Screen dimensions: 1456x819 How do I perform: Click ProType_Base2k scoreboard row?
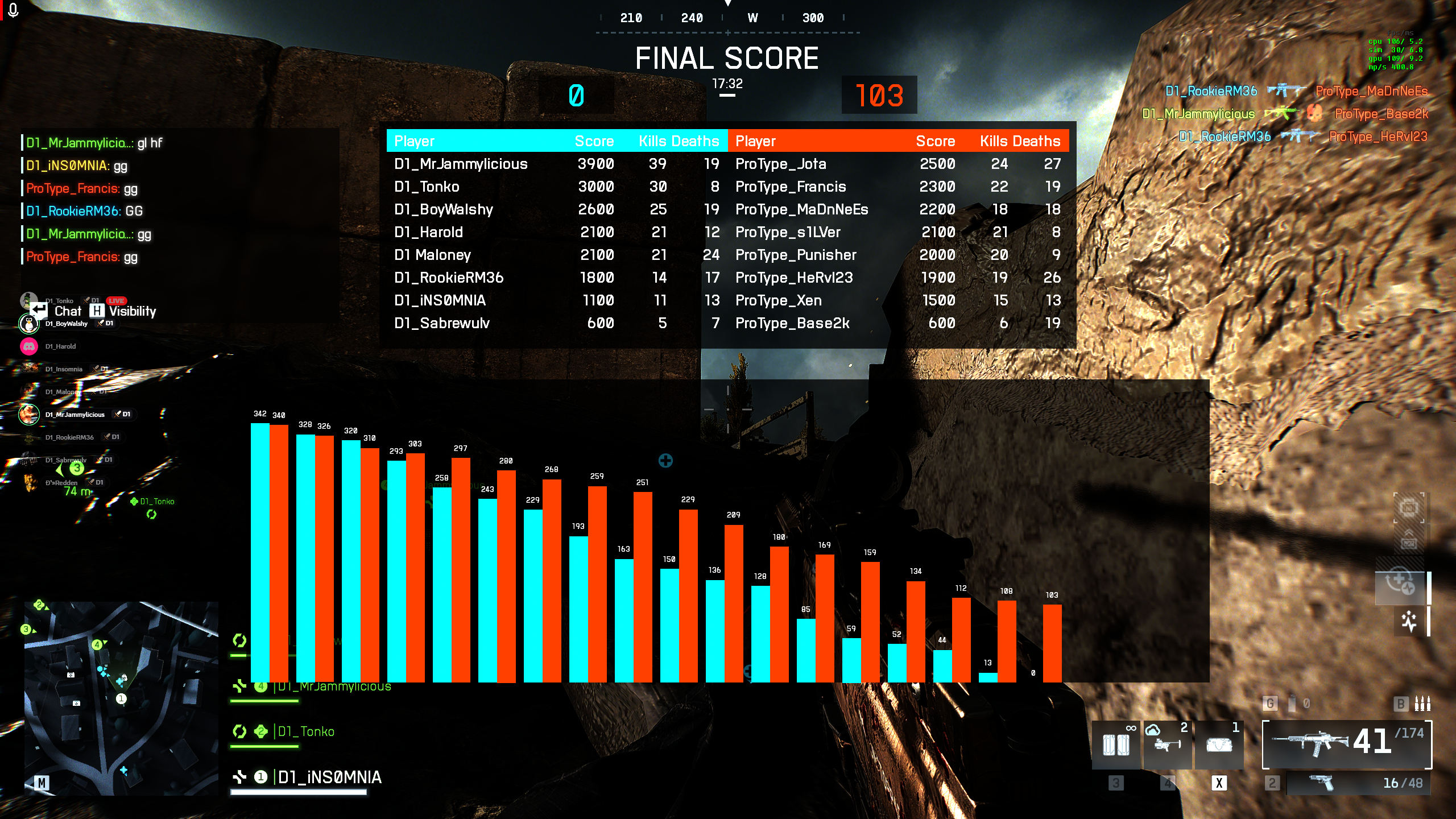click(x=792, y=323)
